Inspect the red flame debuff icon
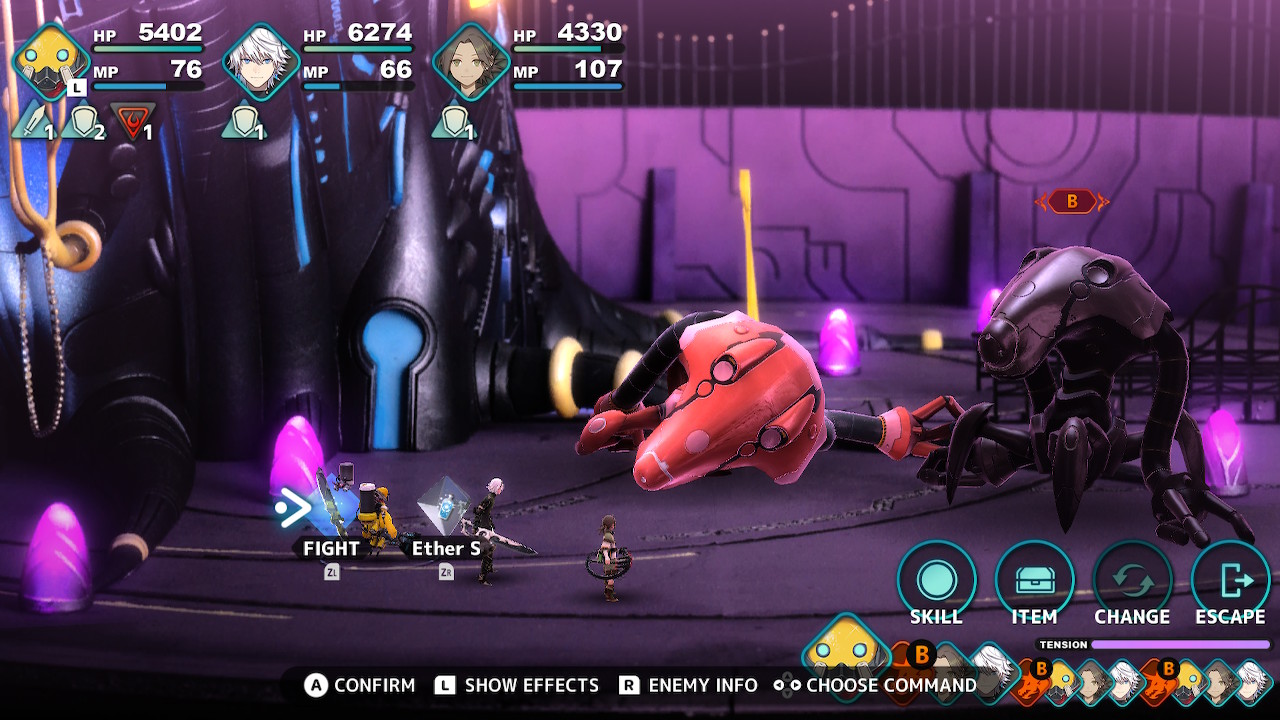The width and height of the screenshot is (1280, 720). tap(131, 122)
